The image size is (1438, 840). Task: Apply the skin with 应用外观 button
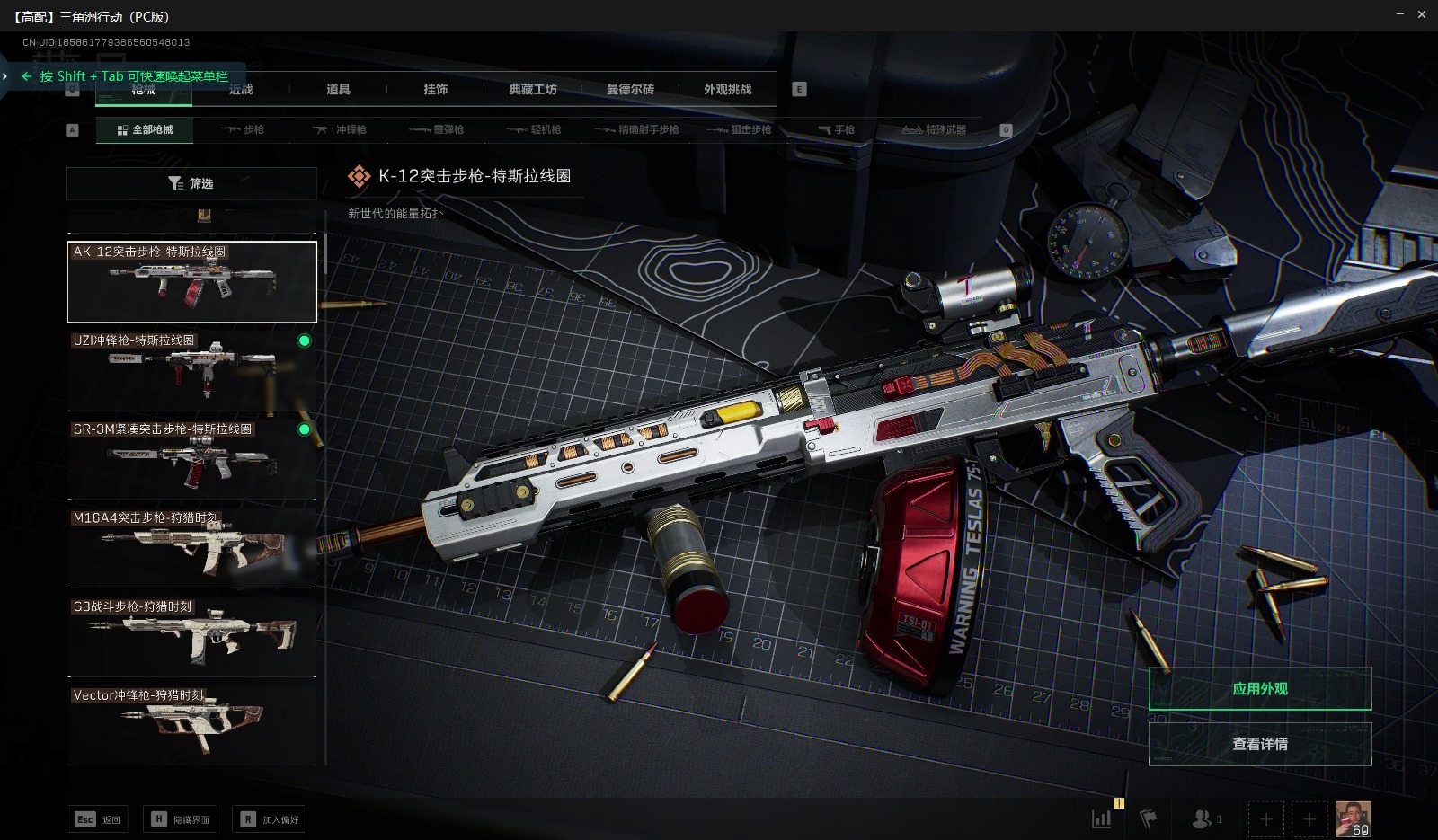coord(1259,689)
